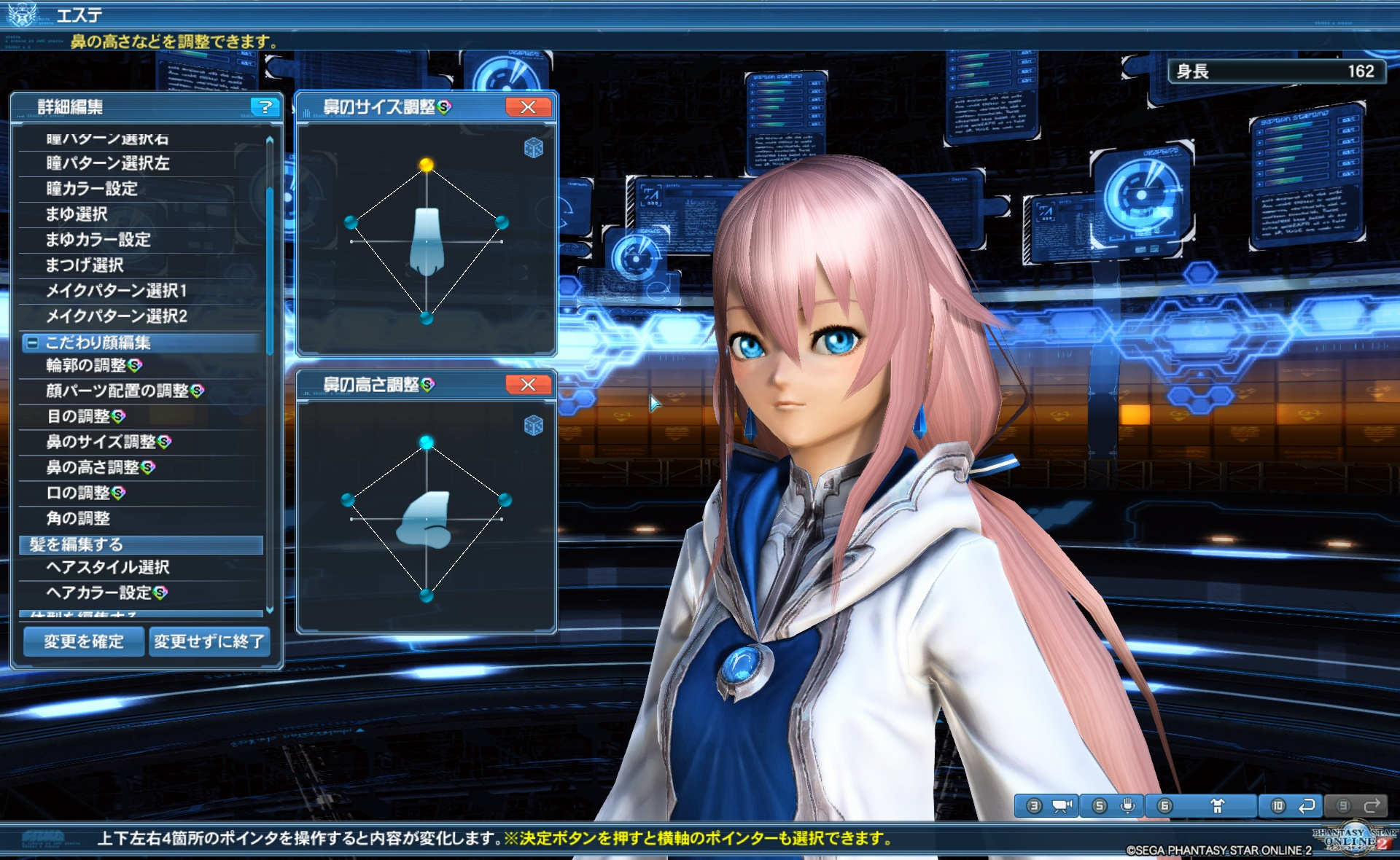The height and width of the screenshot is (860, 1400).
Task: Click the yellow top pointer in nose size diamond
Action: tap(427, 164)
